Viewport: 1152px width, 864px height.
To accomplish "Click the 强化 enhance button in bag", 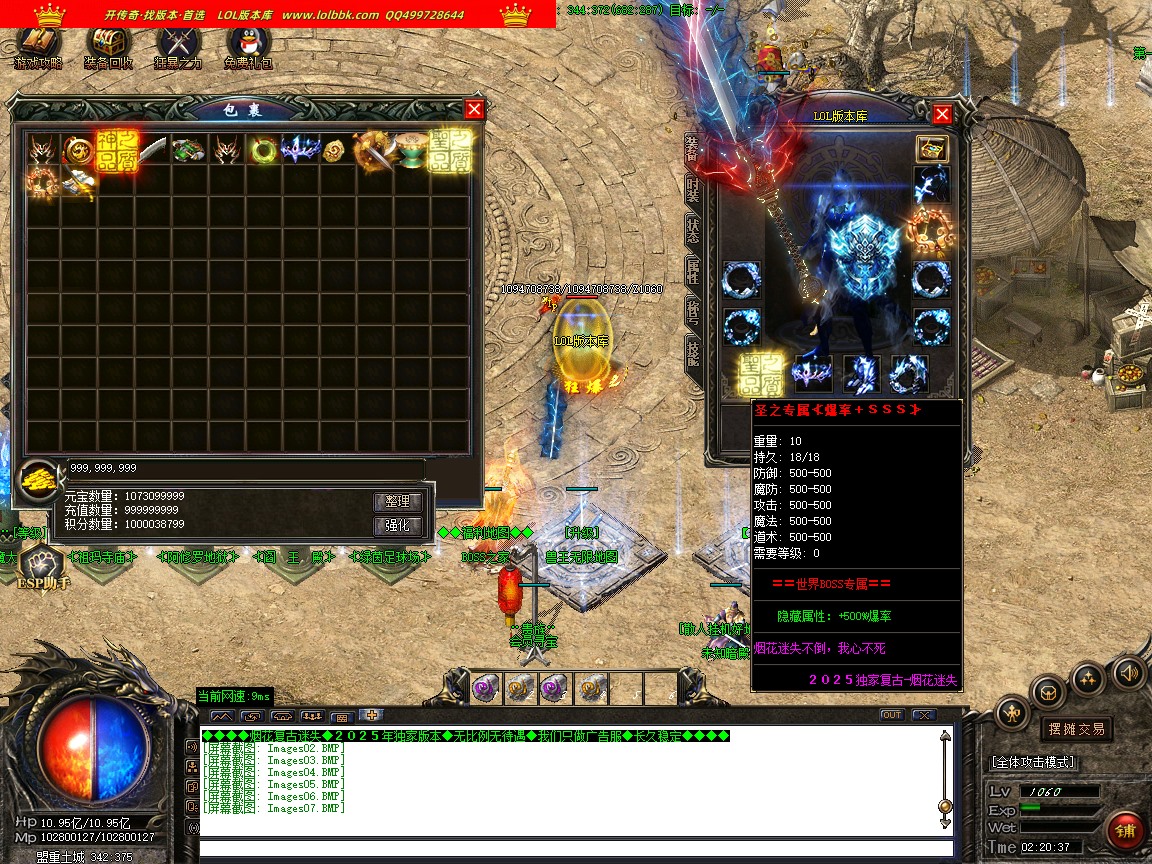I will tap(398, 526).
